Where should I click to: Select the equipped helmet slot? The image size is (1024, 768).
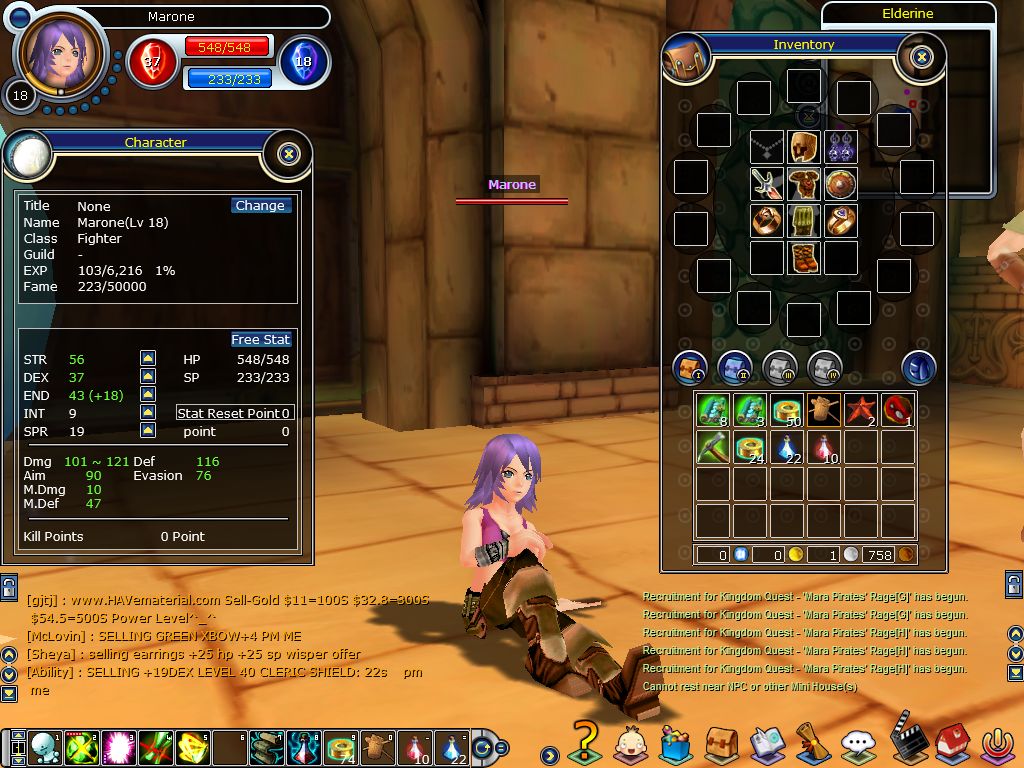(x=803, y=147)
